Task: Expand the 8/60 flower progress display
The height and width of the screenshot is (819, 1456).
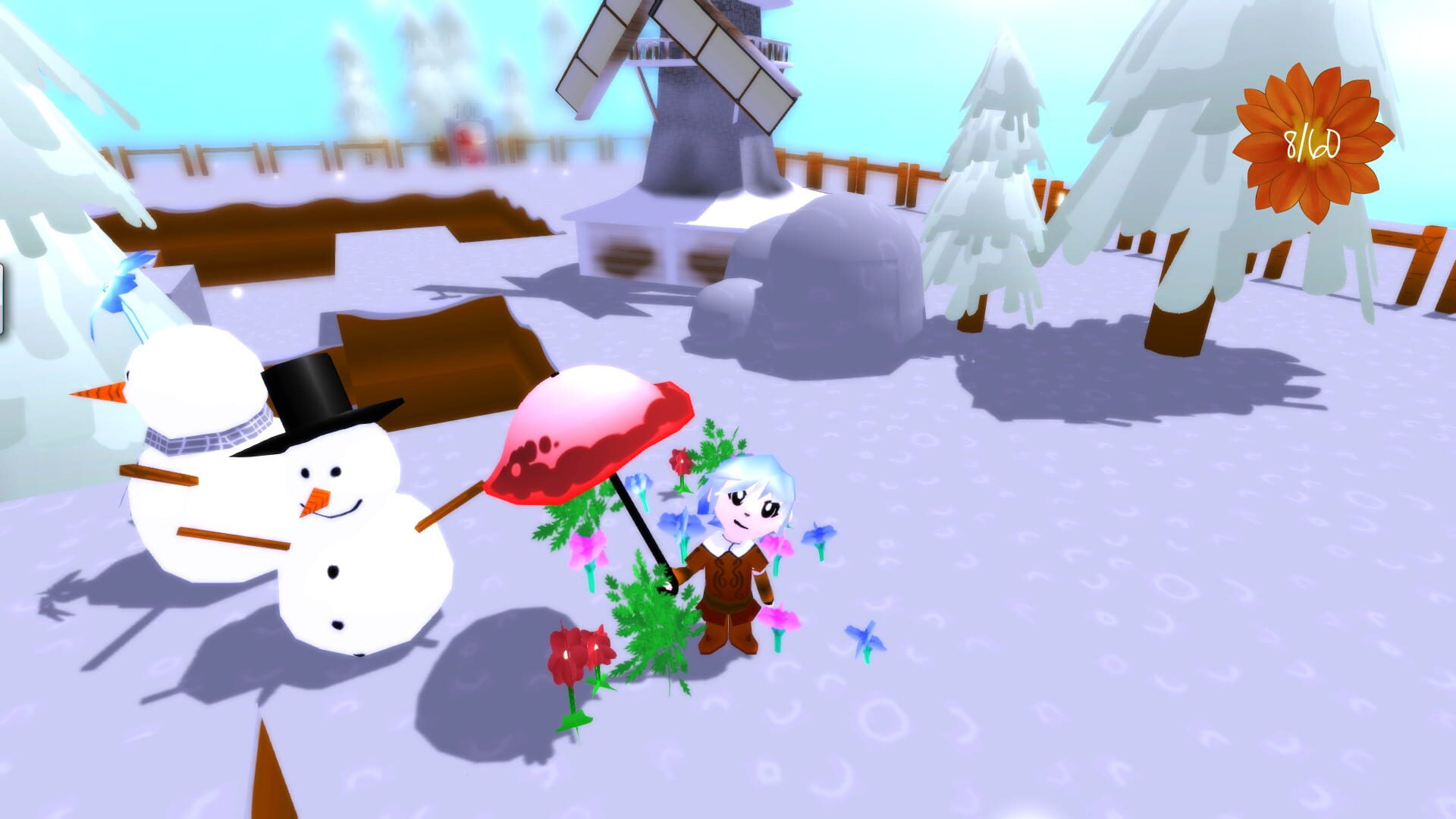Action: coord(1313,140)
